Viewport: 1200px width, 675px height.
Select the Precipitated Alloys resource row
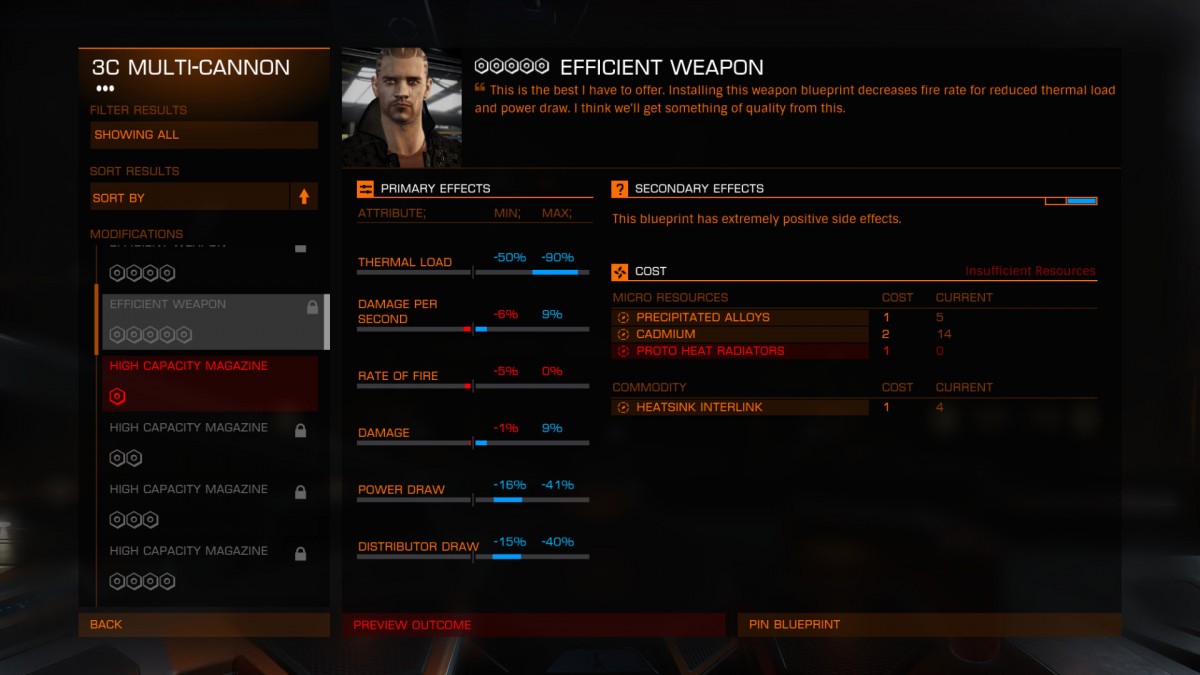740,317
